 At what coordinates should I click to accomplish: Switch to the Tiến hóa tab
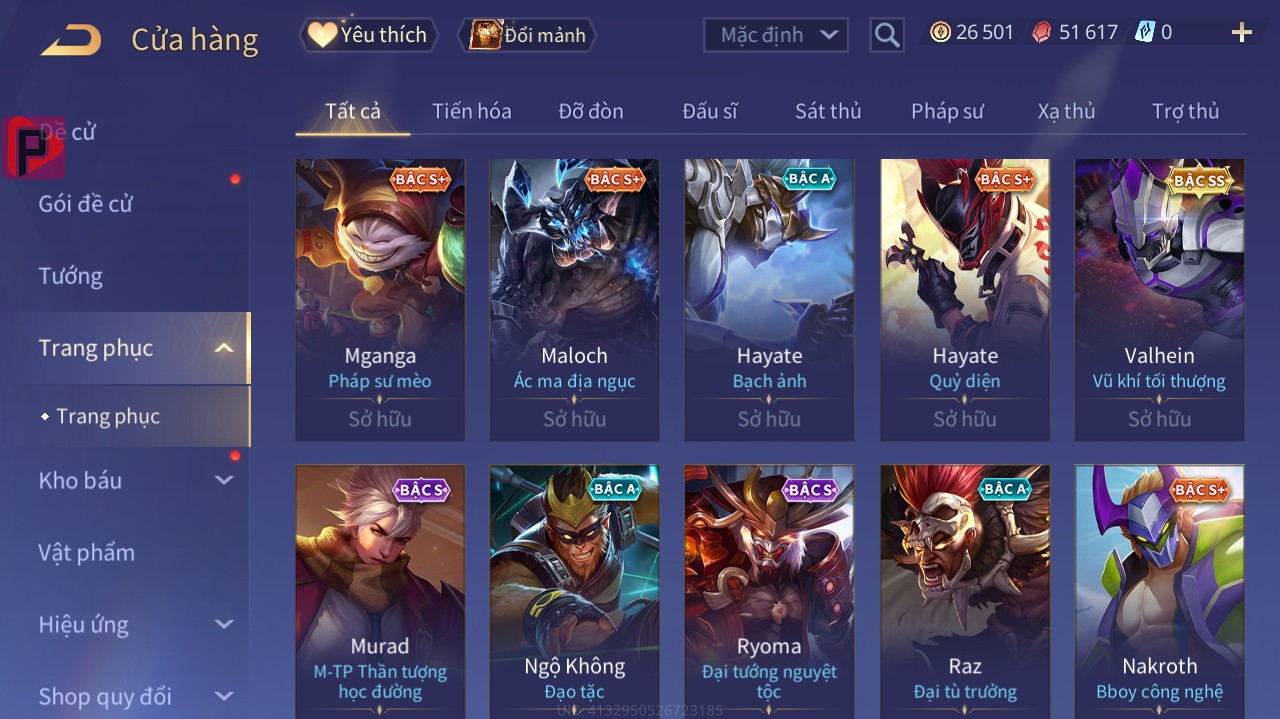point(471,111)
